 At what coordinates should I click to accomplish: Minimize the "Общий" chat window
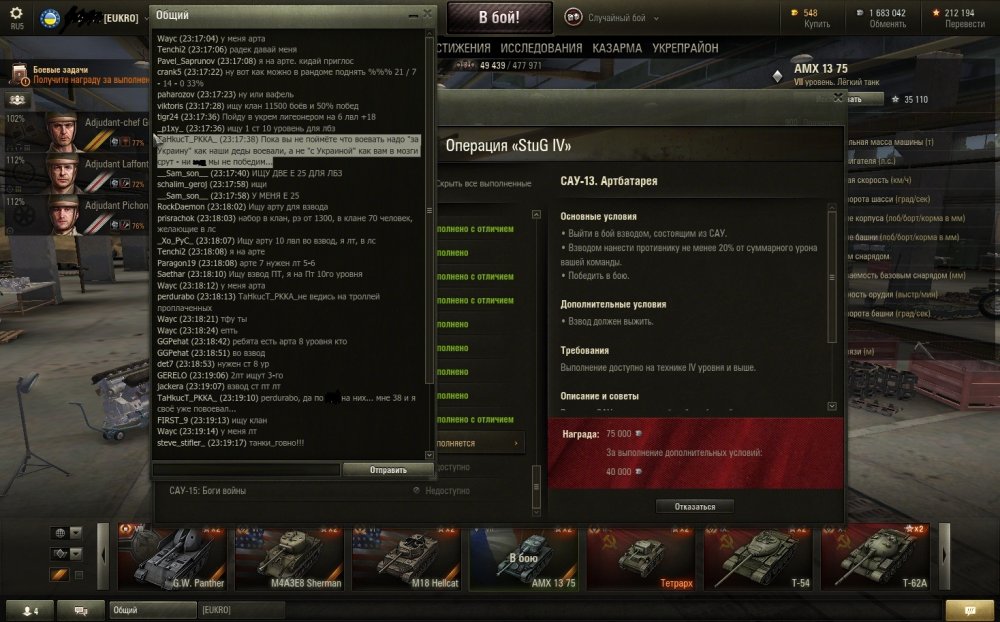[413, 14]
